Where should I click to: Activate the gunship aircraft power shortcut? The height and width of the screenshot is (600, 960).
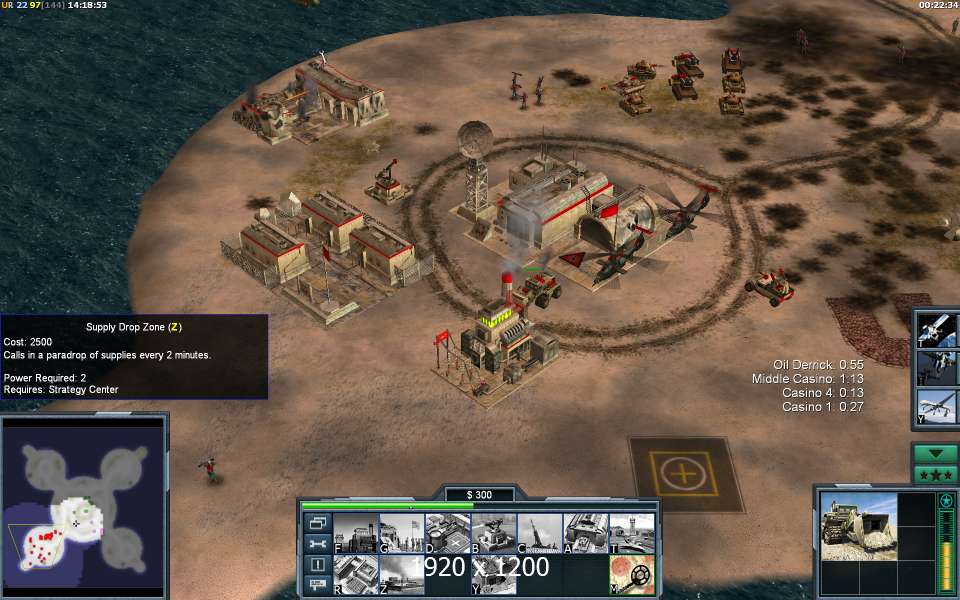click(938, 367)
